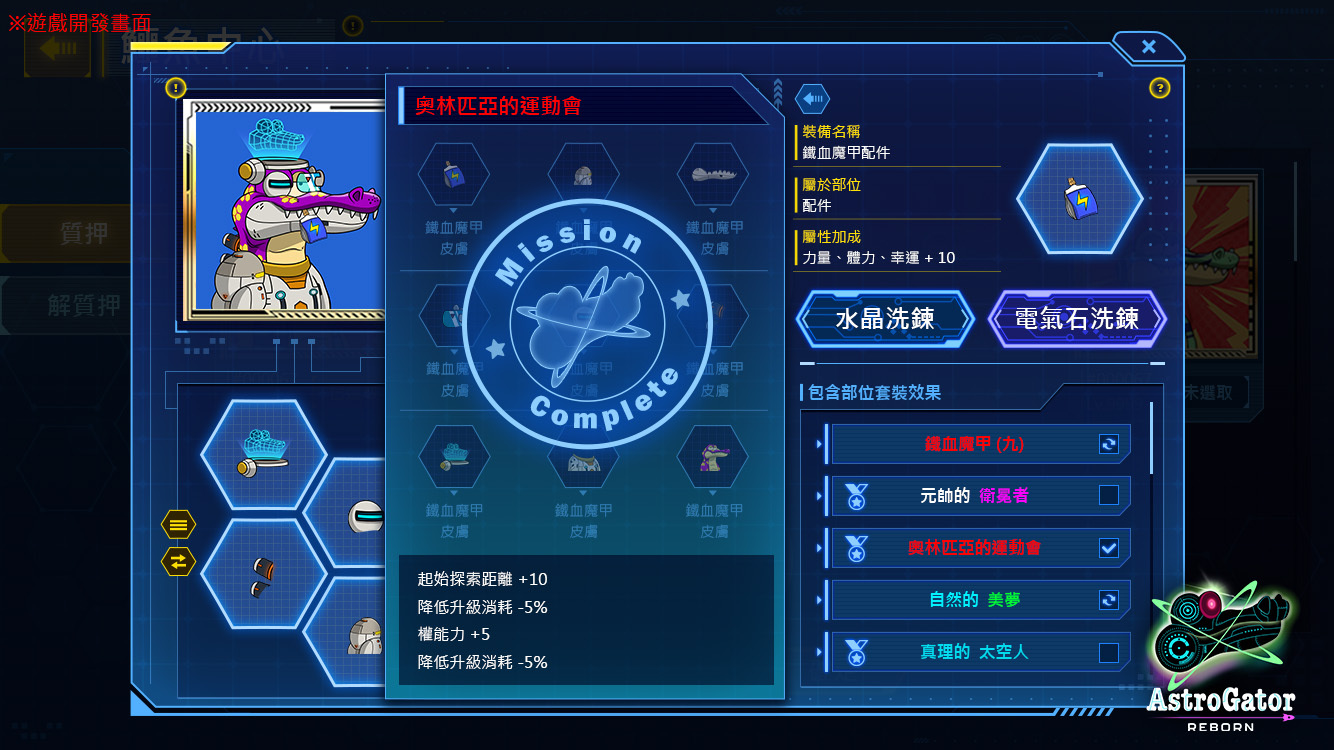Viewport: 1334px width, 750px height.
Task: Check the 真理的 太空人 checkbox
Action: tap(1110, 652)
